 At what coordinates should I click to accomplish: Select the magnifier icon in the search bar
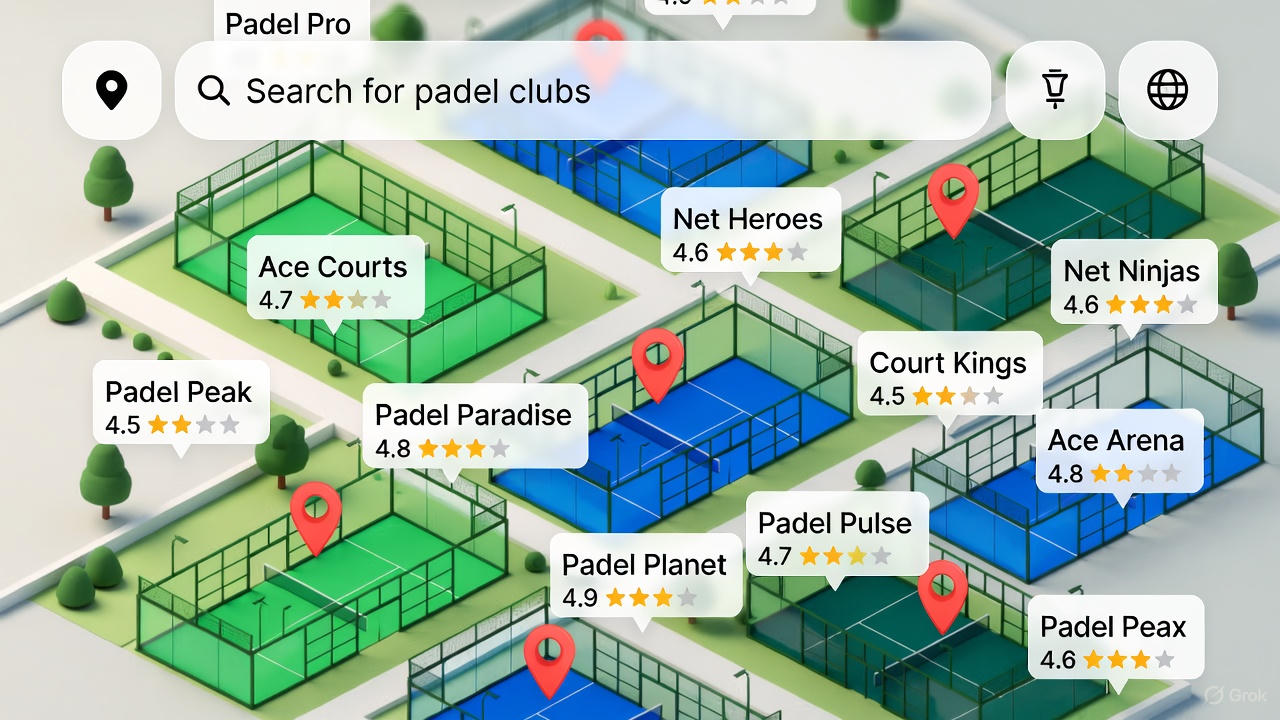tap(213, 91)
